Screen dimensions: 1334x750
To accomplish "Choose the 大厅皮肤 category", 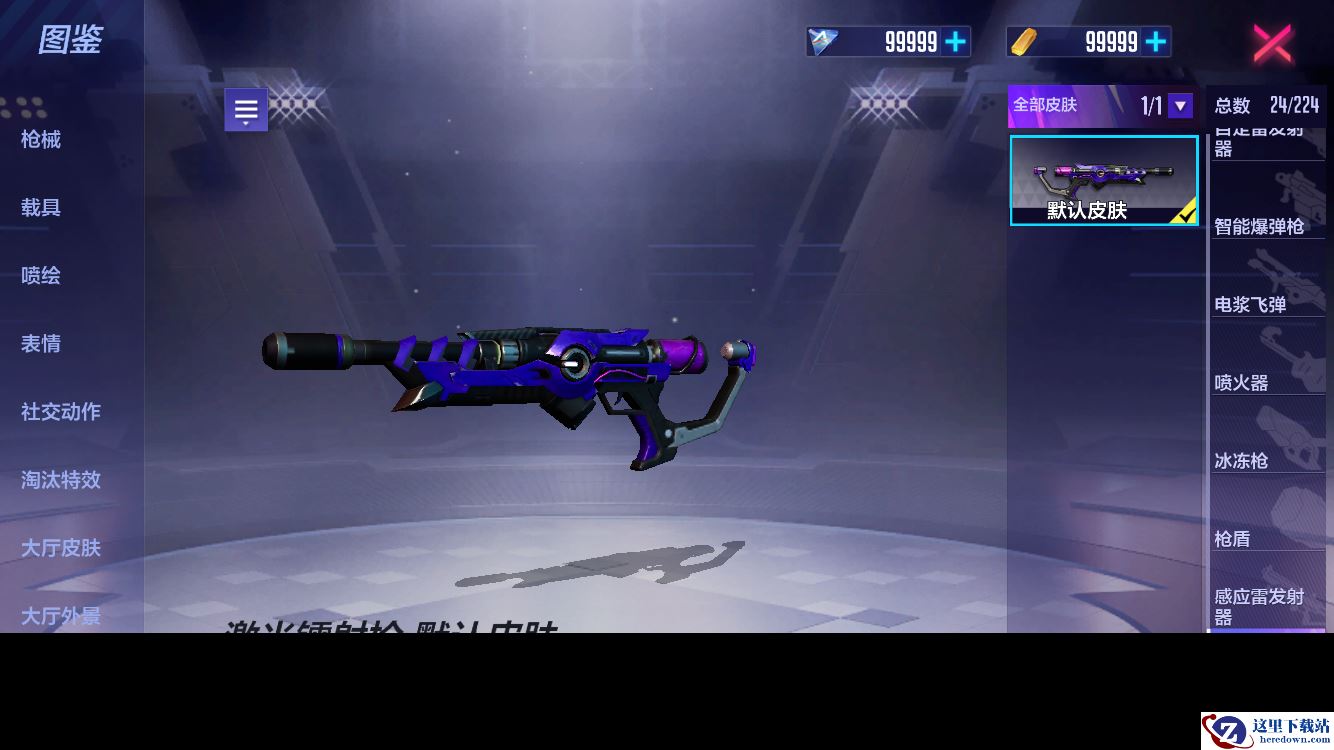I will tap(61, 547).
